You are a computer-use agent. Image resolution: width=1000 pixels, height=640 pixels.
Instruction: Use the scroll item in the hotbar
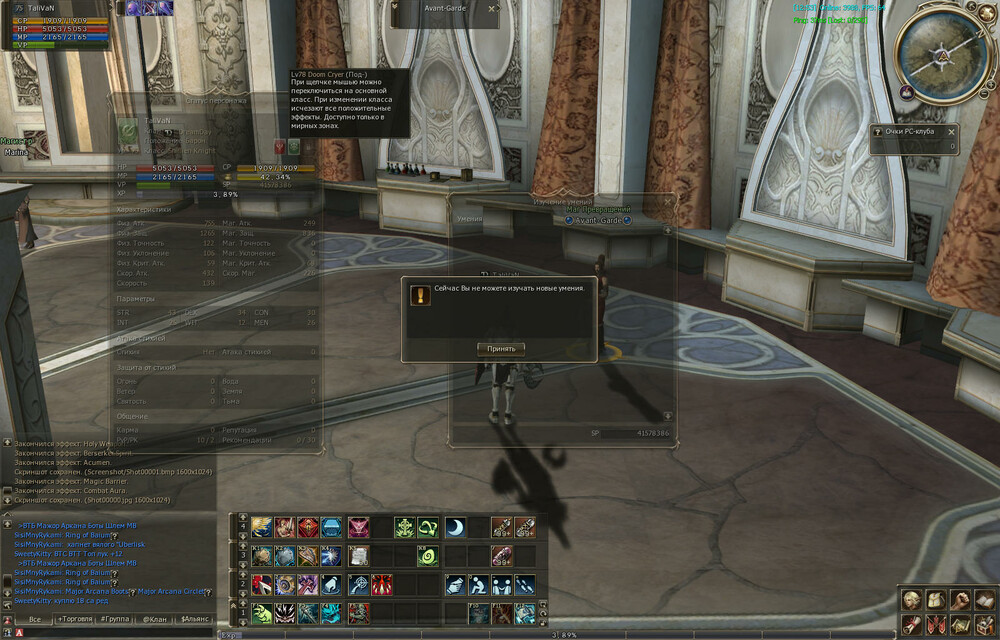coord(358,556)
